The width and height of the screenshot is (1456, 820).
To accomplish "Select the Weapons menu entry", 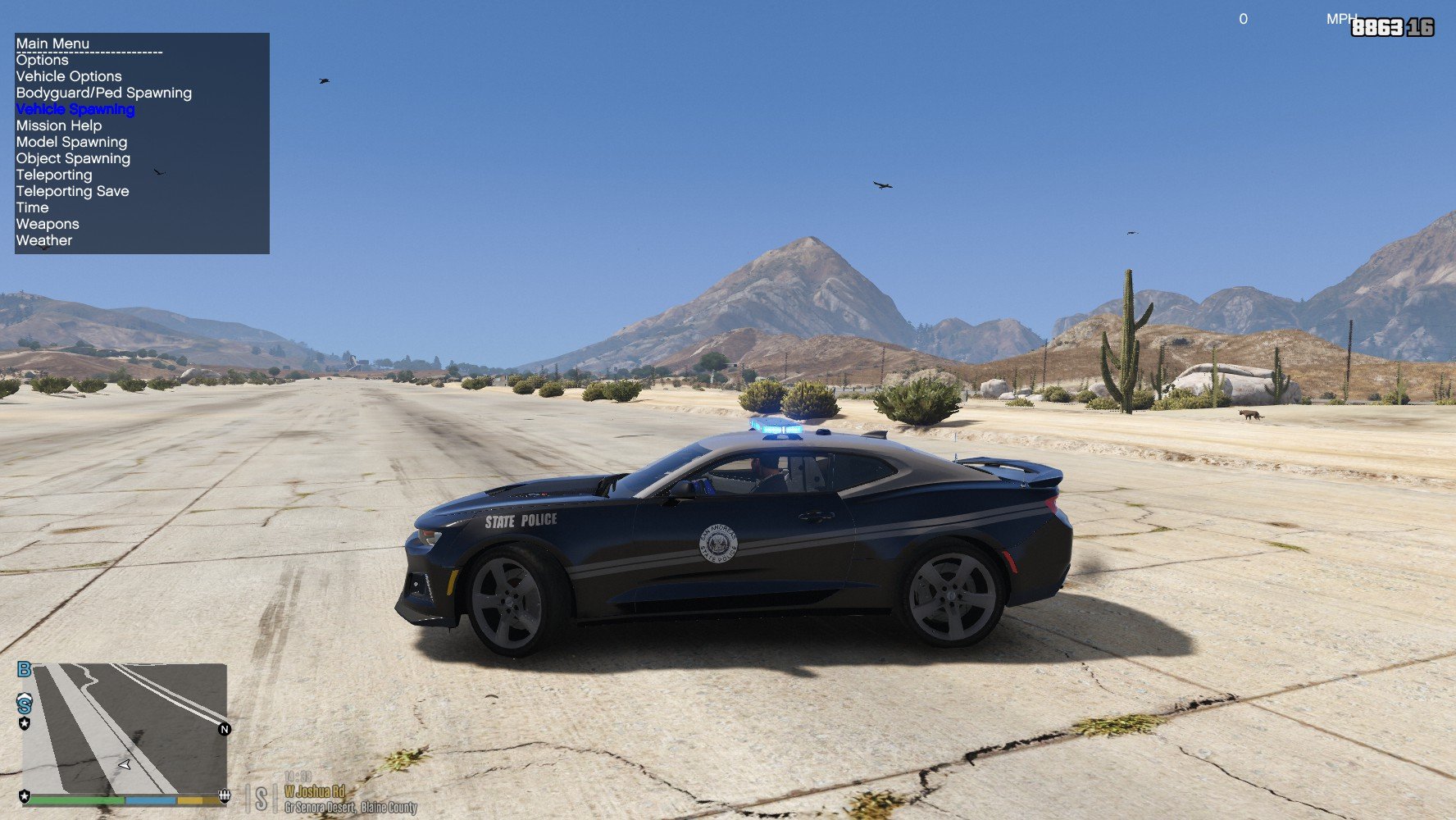I will [48, 224].
